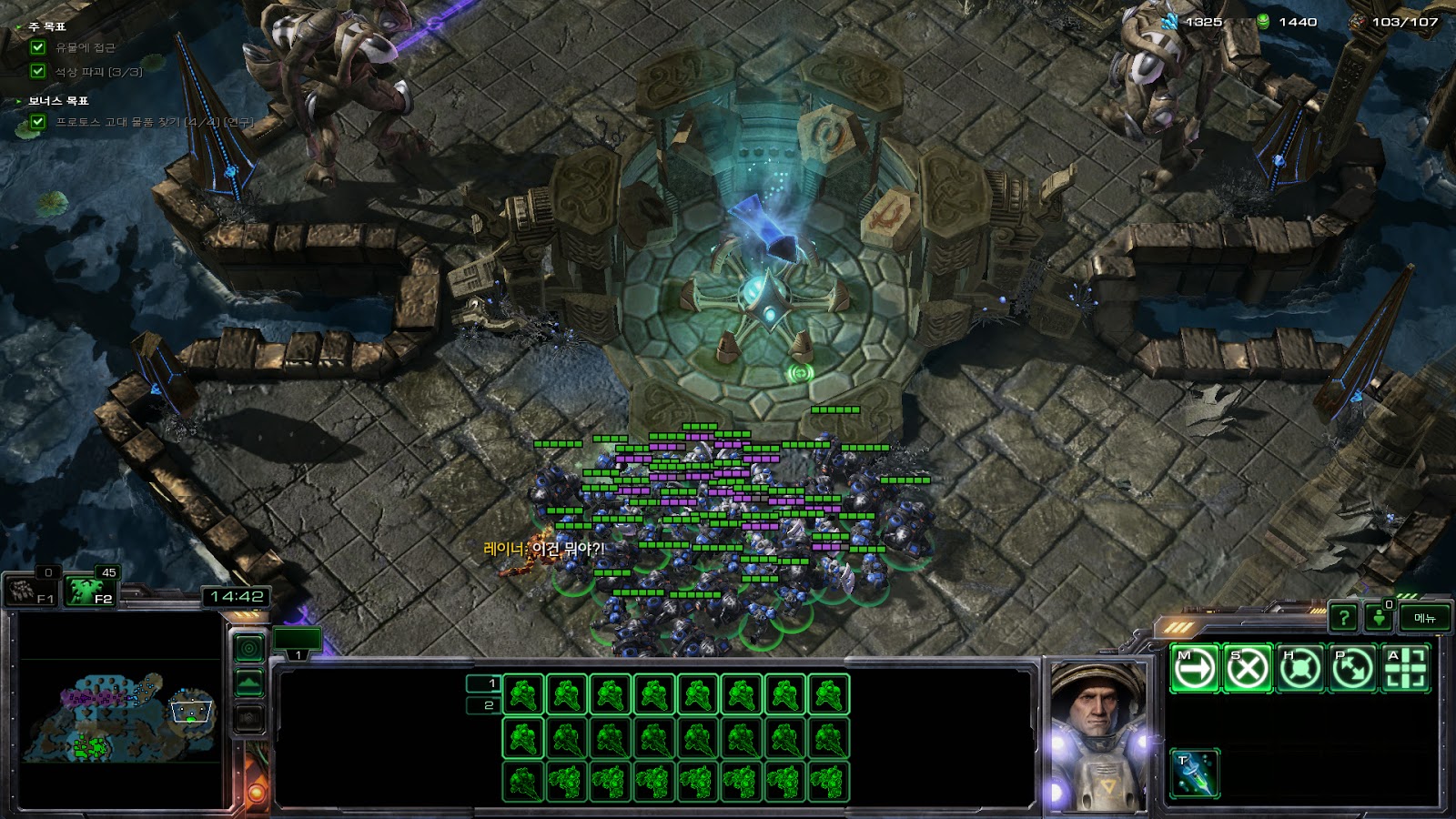Open the 메뉴 game menu

tap(1424, 619)
